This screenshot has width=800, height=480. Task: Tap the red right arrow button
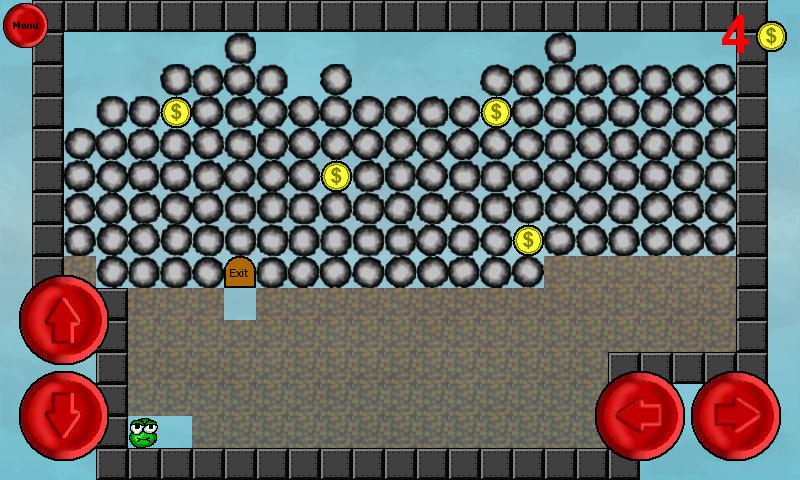736,416
